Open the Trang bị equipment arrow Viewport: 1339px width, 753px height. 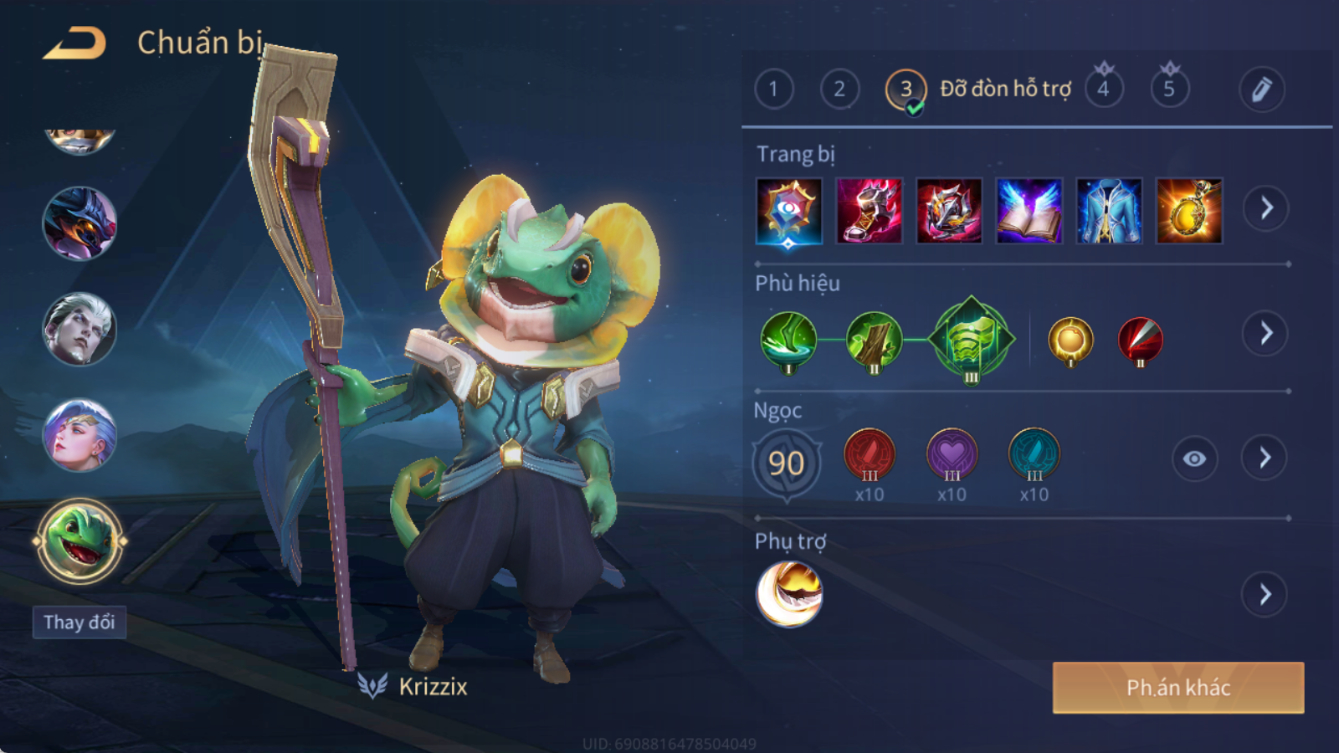(1266, 208)
